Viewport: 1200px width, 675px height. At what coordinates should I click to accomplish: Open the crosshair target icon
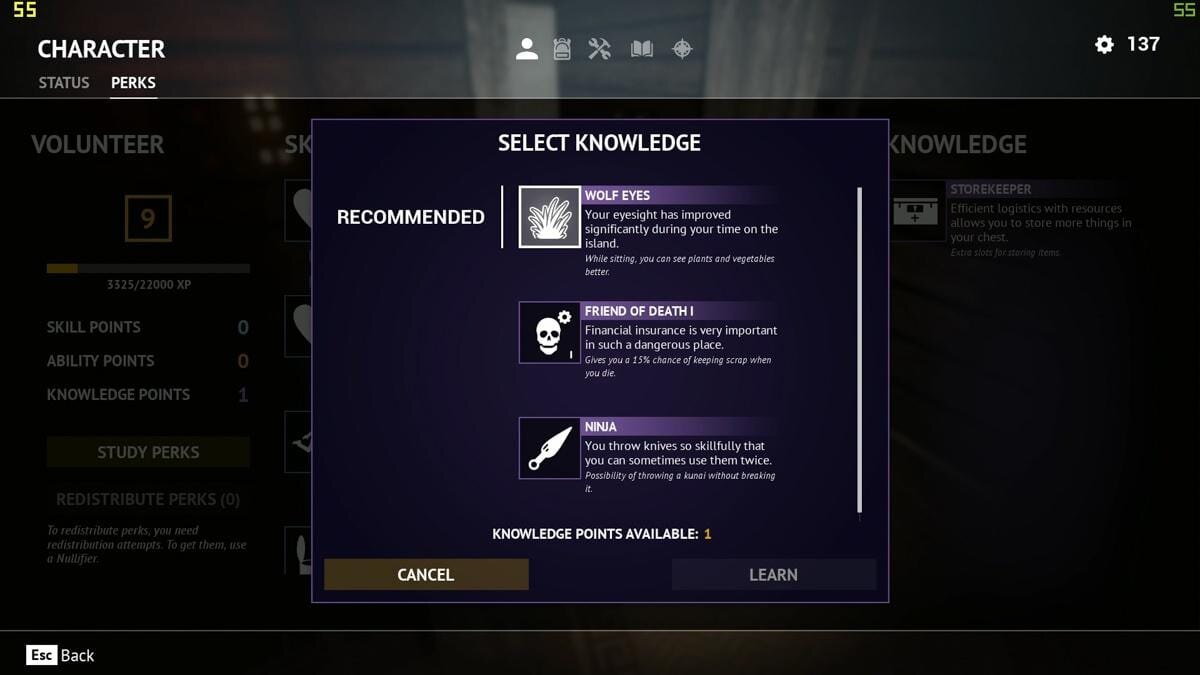tap(682, 49)
